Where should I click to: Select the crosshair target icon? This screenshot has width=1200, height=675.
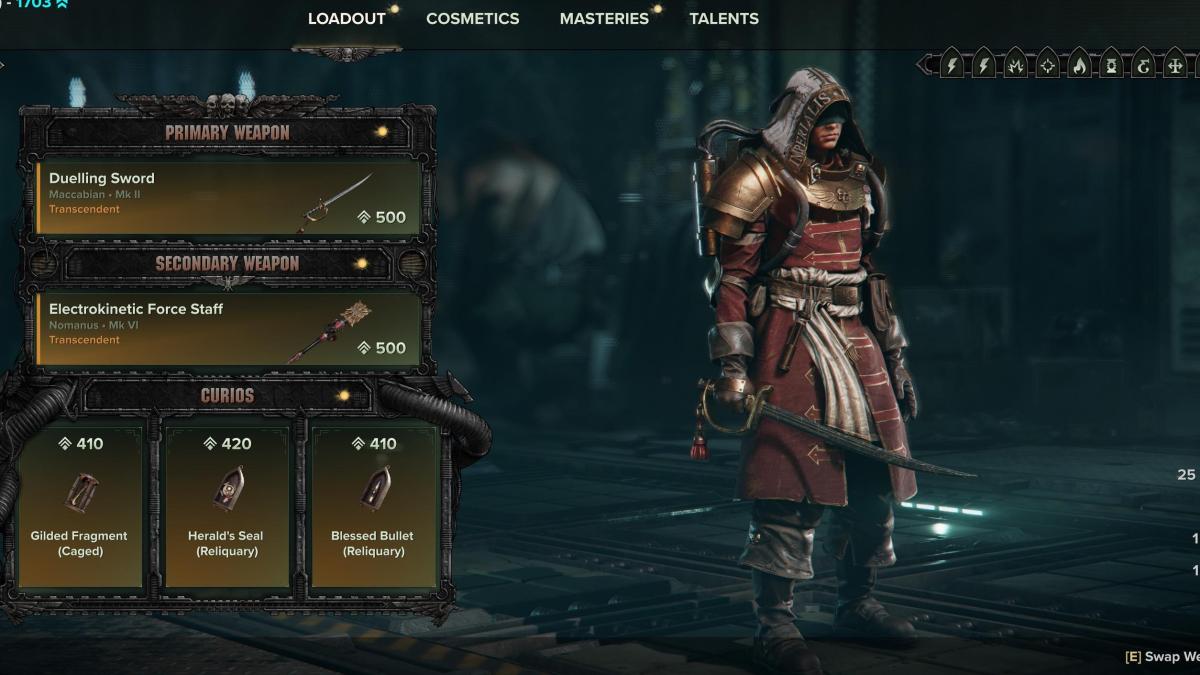click(x=1047, y=66)
